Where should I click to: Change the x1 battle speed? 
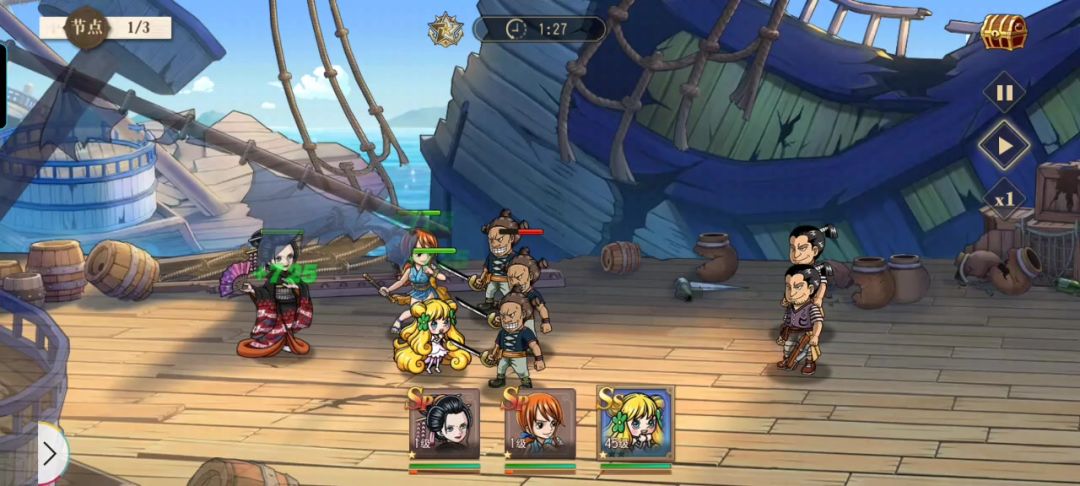(x=1004, y=198)
